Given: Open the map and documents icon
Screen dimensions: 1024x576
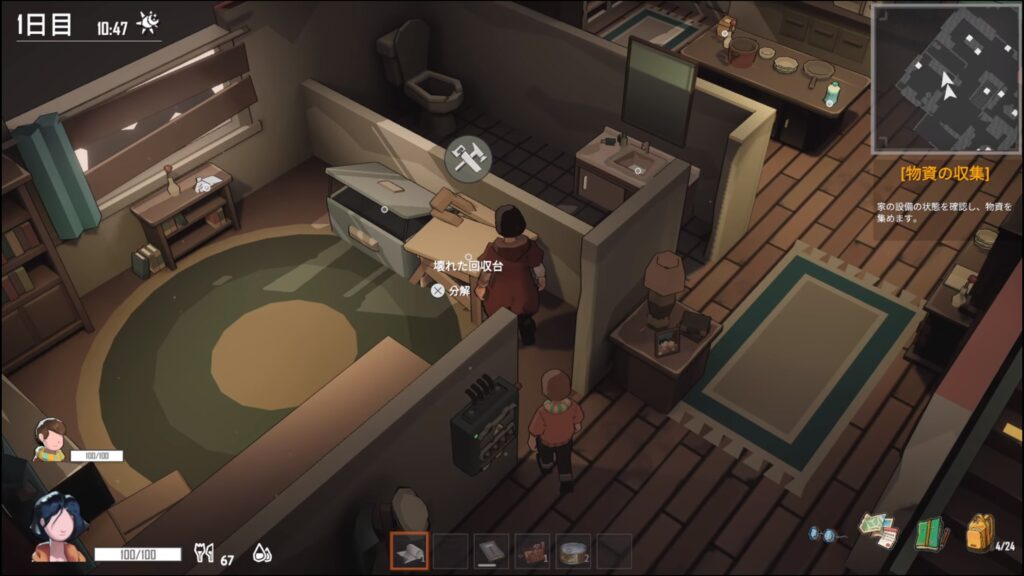Looking at the screenshot, I should point(877,531).
